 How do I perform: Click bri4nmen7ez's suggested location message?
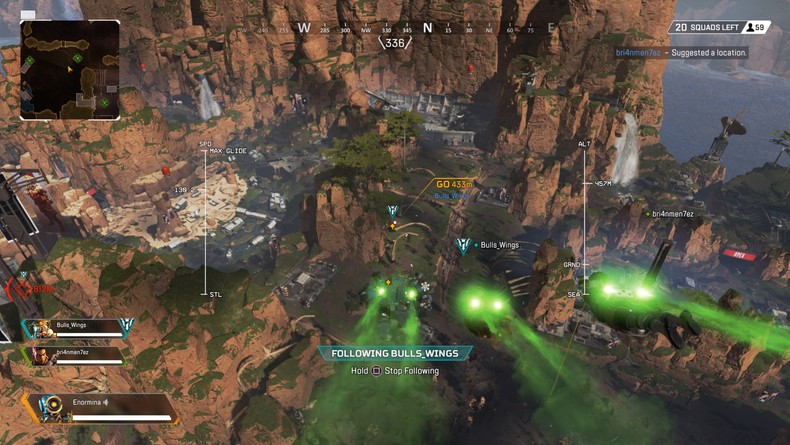click(680, 52)
